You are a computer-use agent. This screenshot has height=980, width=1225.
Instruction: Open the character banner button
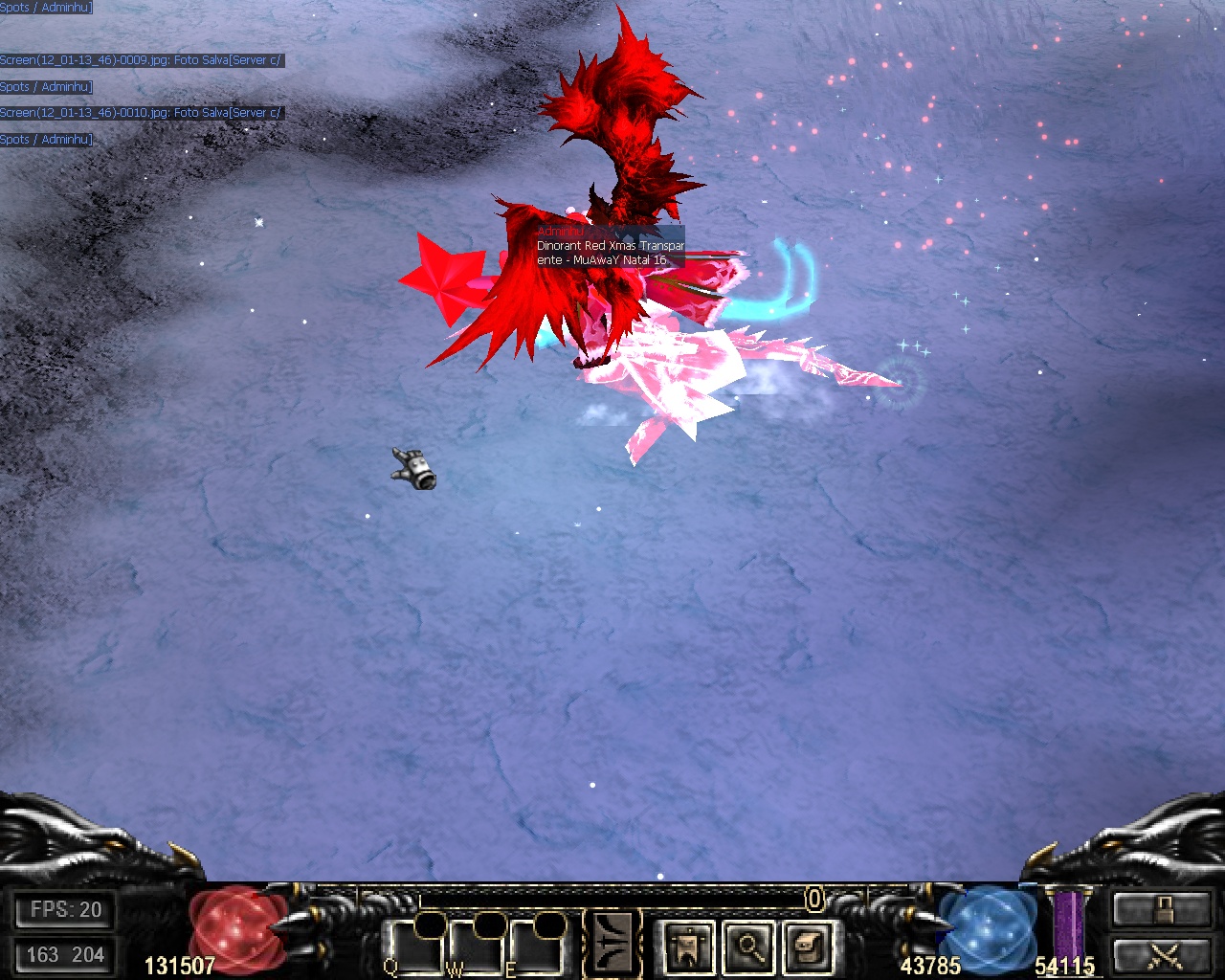[x=688, y=947]
